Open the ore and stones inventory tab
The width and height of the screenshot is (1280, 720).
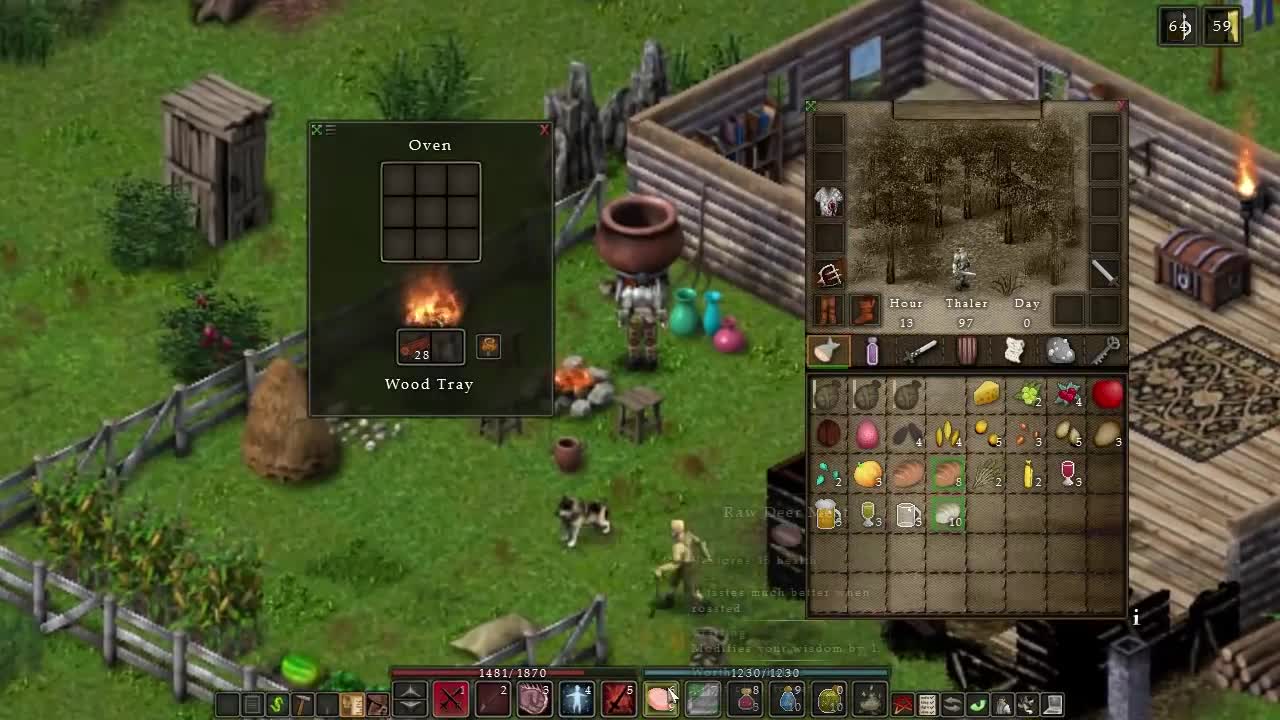click(1060, 351)
